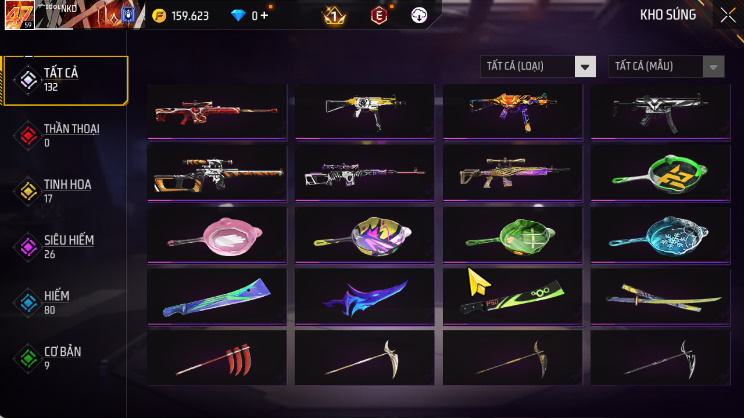
Task: Open the player avatar profile
Action: coord(20,16)
